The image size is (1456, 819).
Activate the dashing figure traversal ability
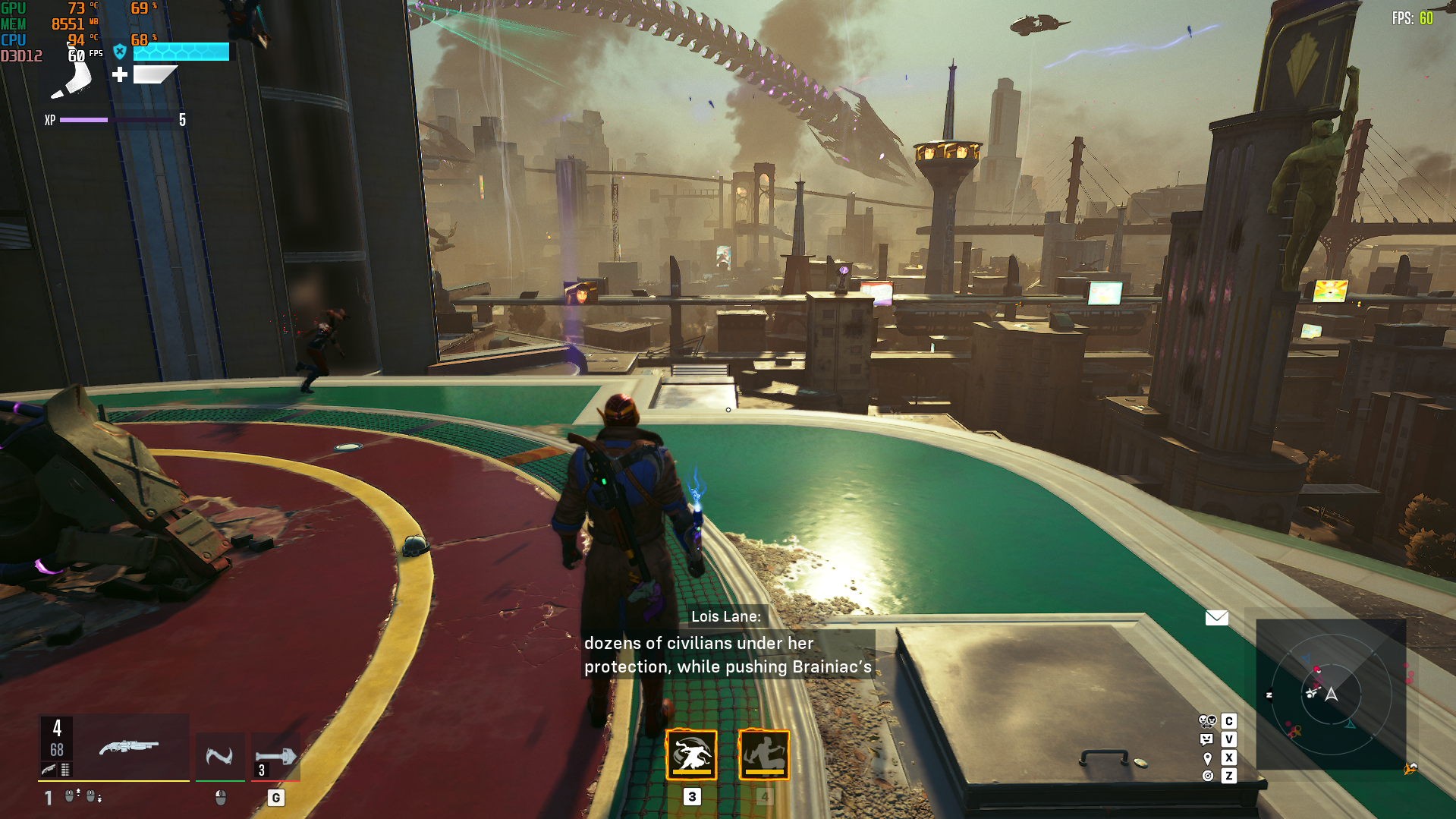coord(691,754)
